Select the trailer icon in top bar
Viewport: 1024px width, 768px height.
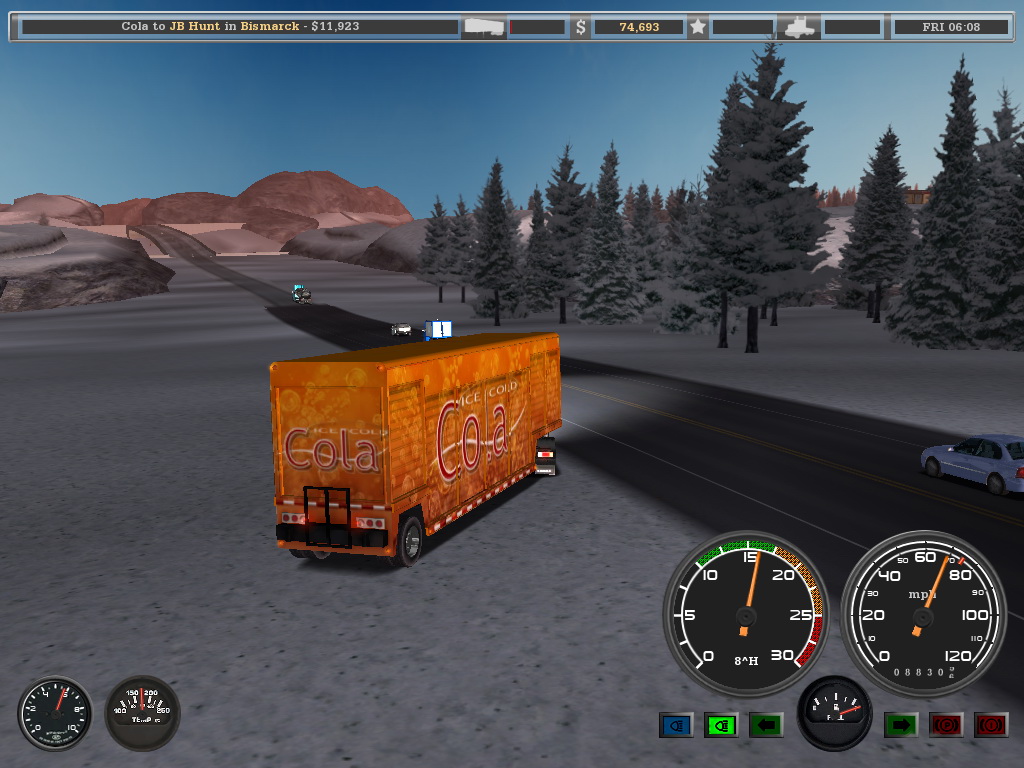click(x=485, y=27)
